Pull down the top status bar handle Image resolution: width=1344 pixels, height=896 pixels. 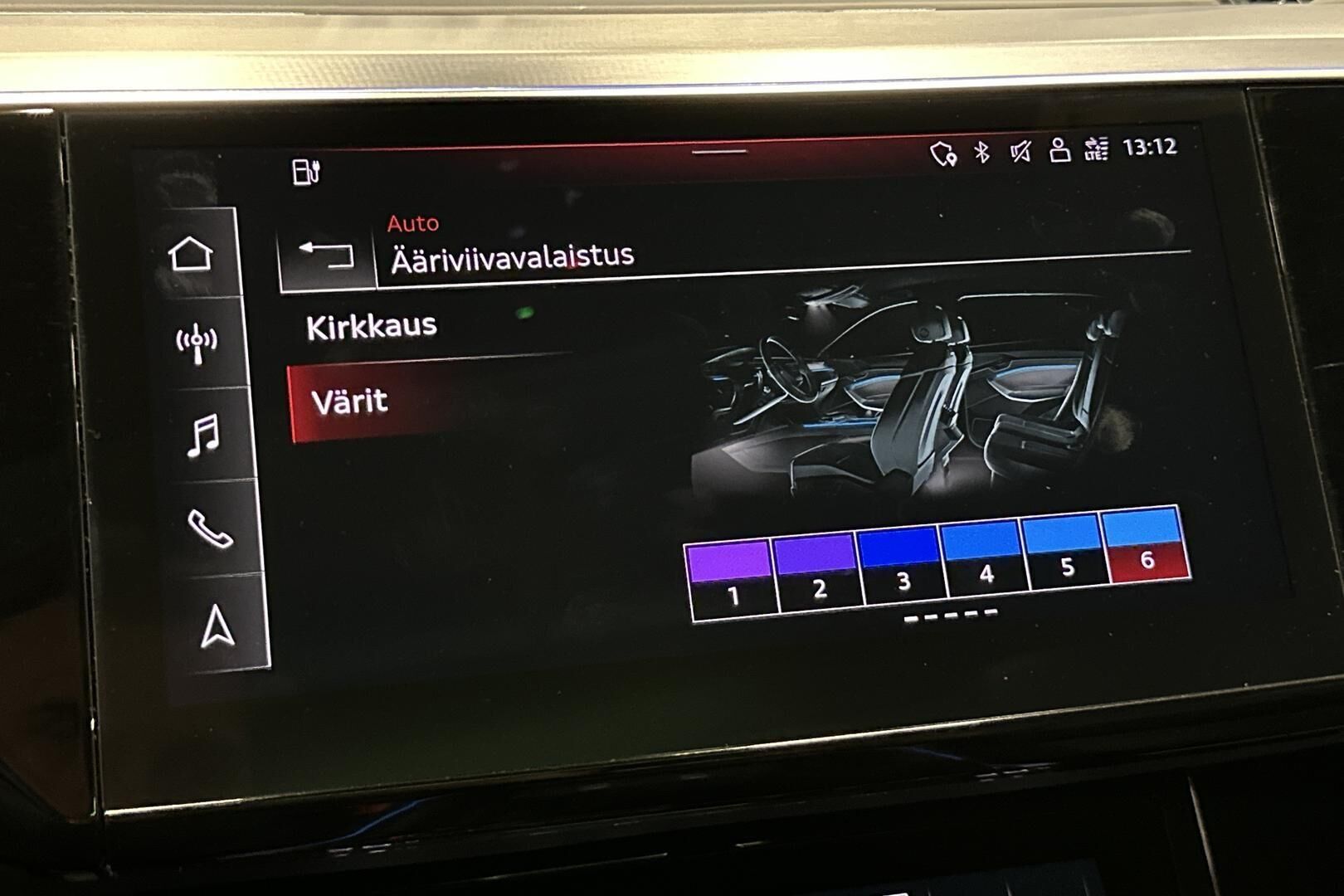click(x=720, y=152)
